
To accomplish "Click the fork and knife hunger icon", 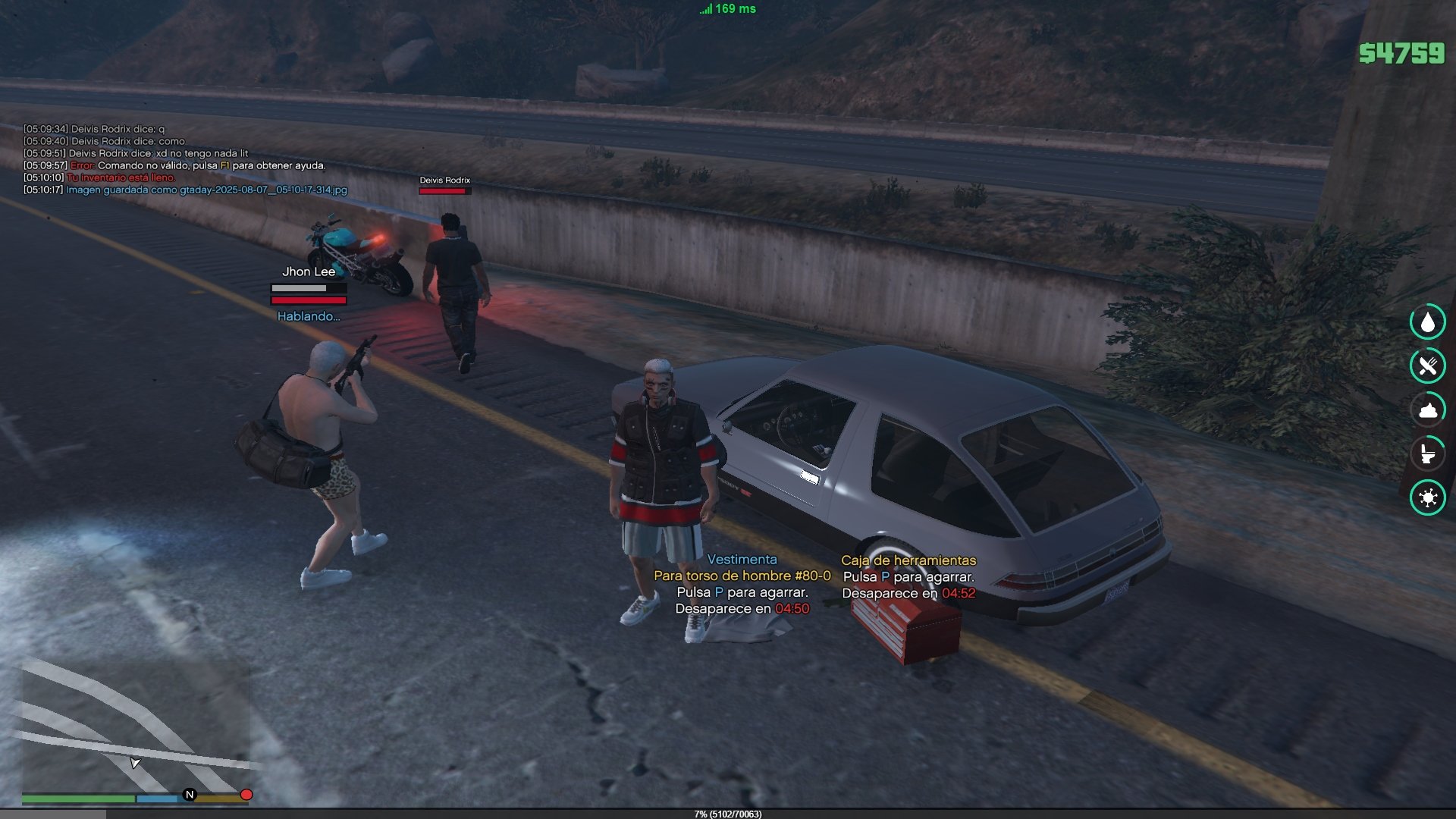I will [x=1427, y=366].
